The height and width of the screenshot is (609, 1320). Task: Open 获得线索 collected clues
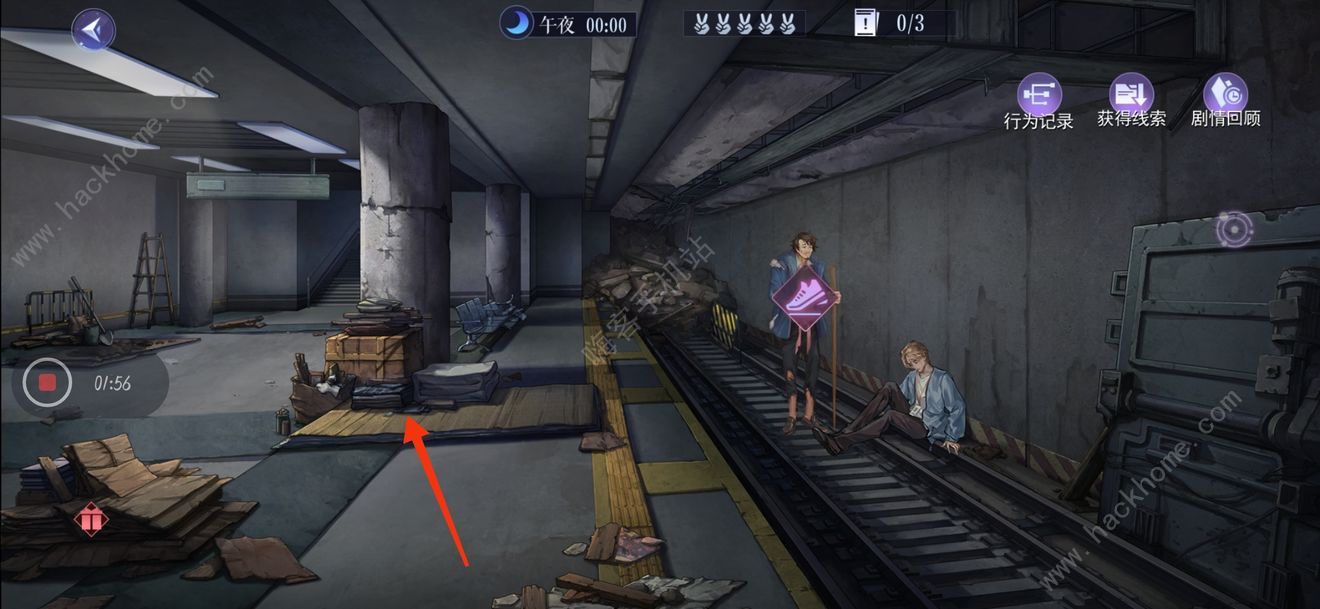pos(1131,95)
